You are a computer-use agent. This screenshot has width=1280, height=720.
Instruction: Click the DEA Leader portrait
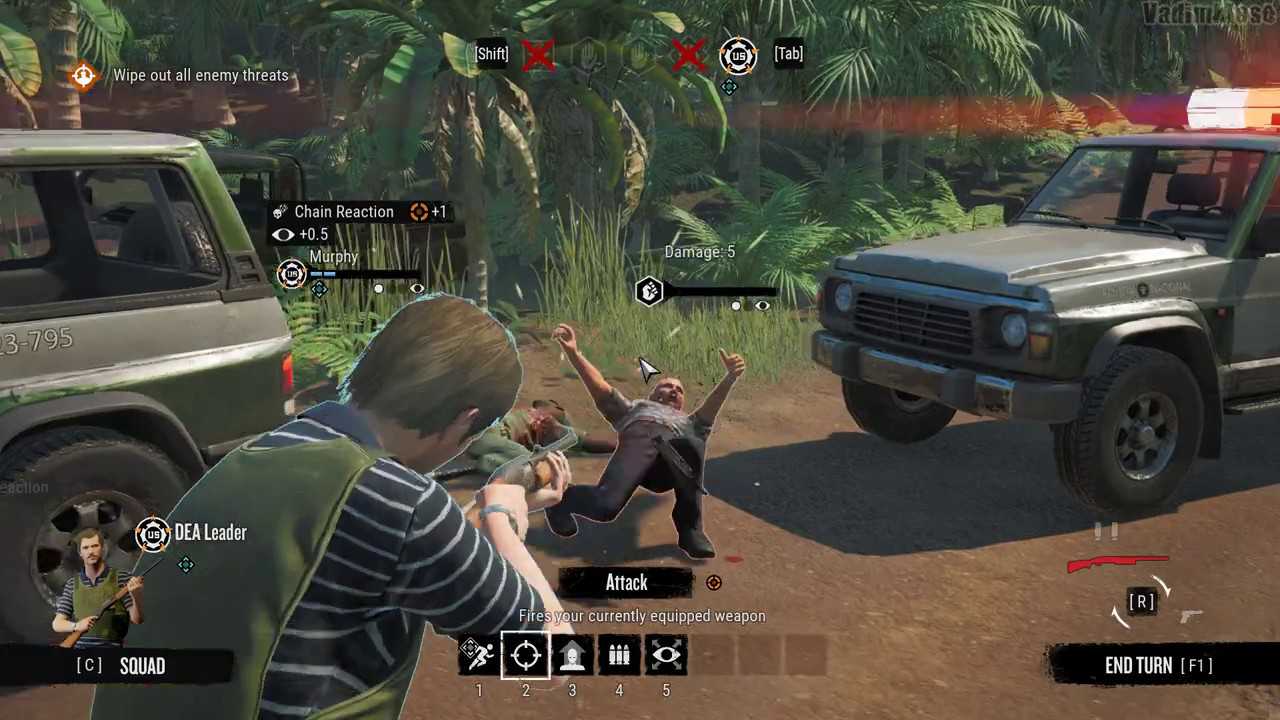pyautogui.click(x=97, y=588)
